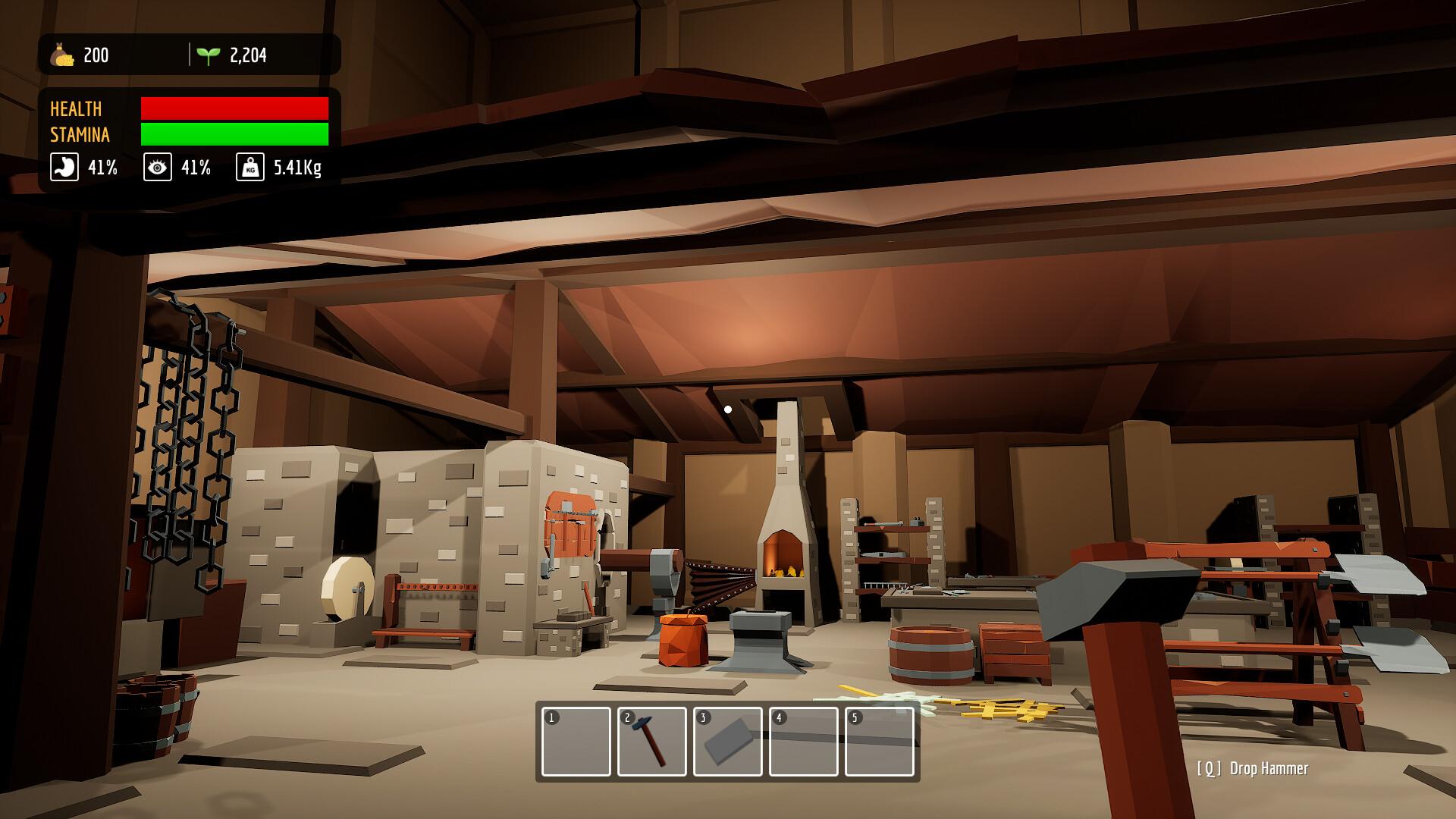Click the eye vision icon
Screen dimensions: 1456x819
pos(157,168)
